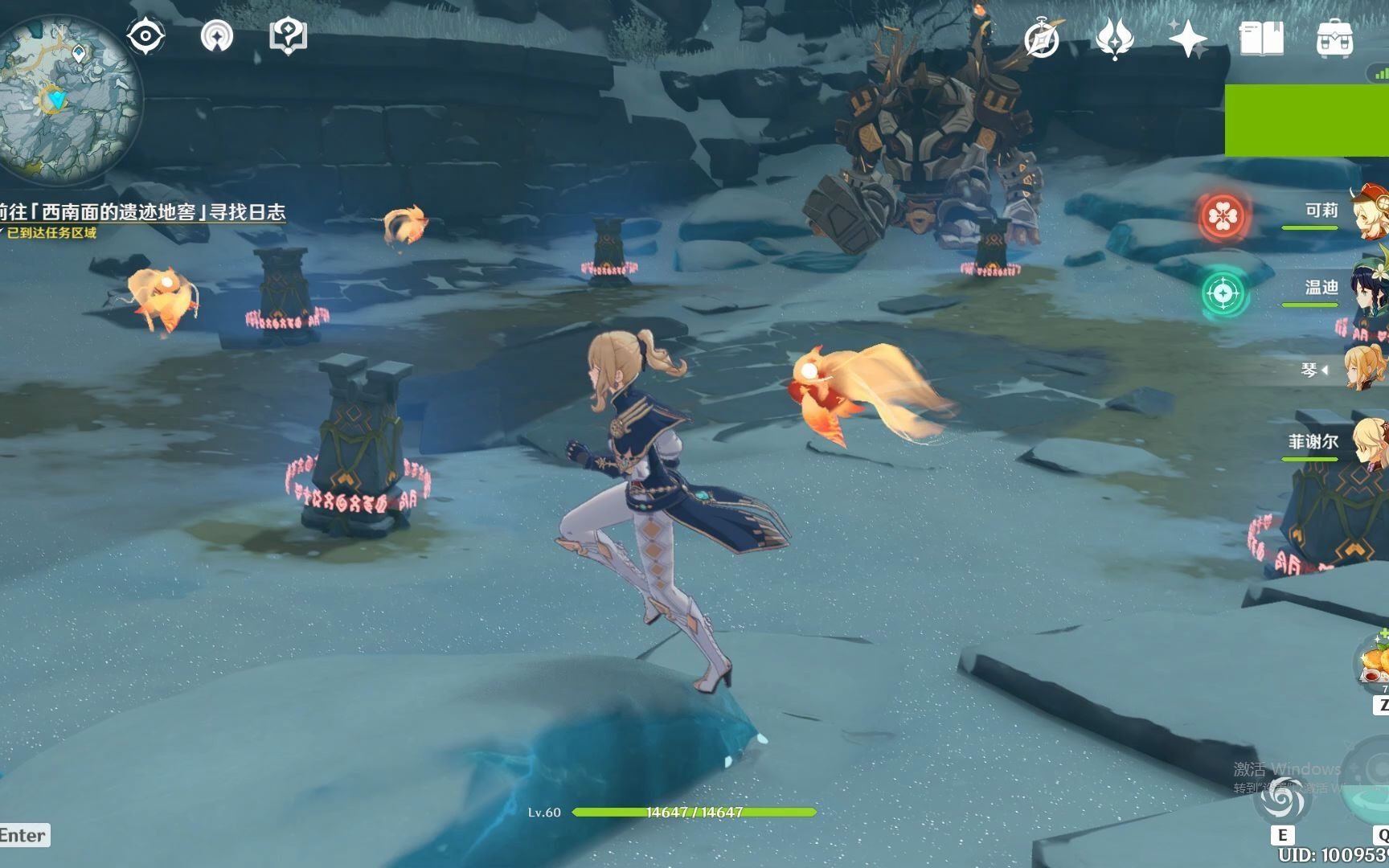This screenshot has height=868, width=1389.
Task: Open the backpack inventory icon
Action: [1334, 39]
